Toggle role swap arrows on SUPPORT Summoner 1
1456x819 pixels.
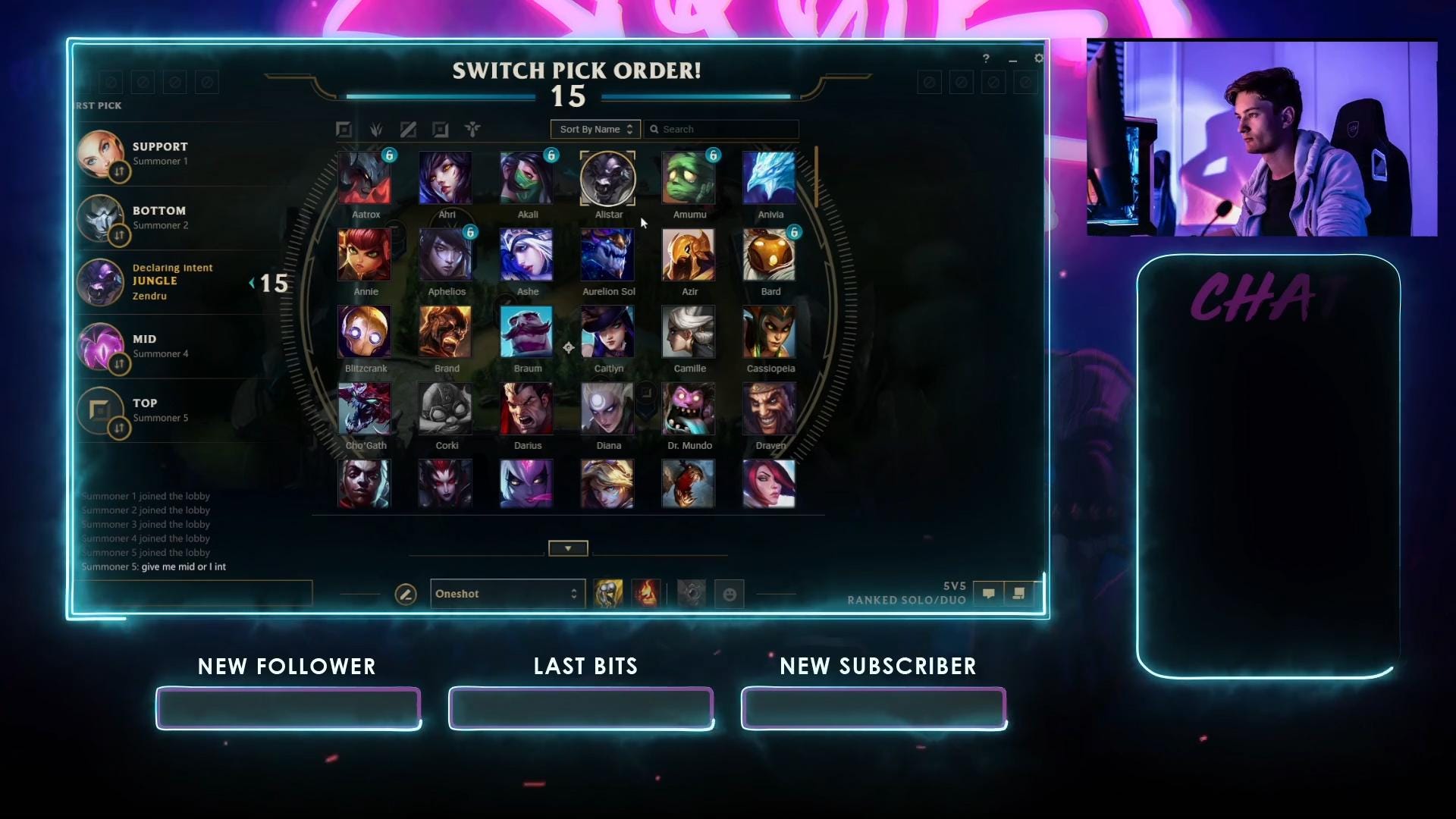coord(120,173)
